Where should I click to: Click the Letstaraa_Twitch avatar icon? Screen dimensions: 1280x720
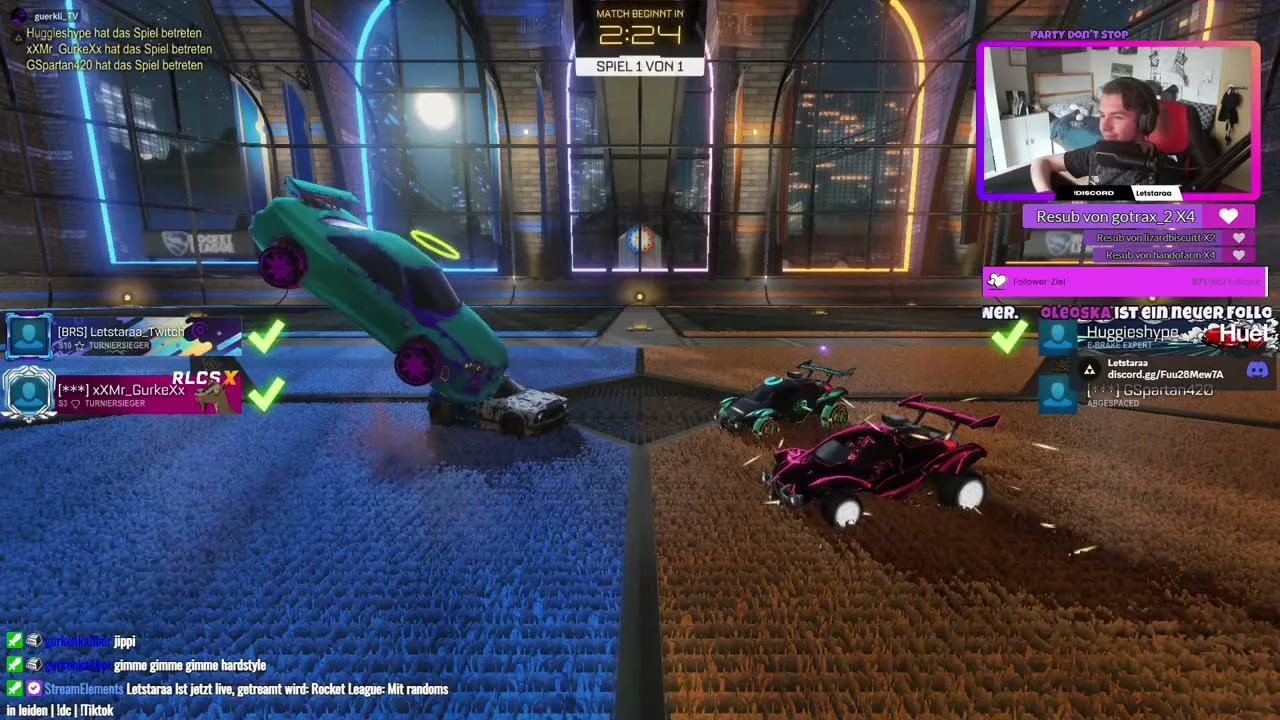(29, 336)
